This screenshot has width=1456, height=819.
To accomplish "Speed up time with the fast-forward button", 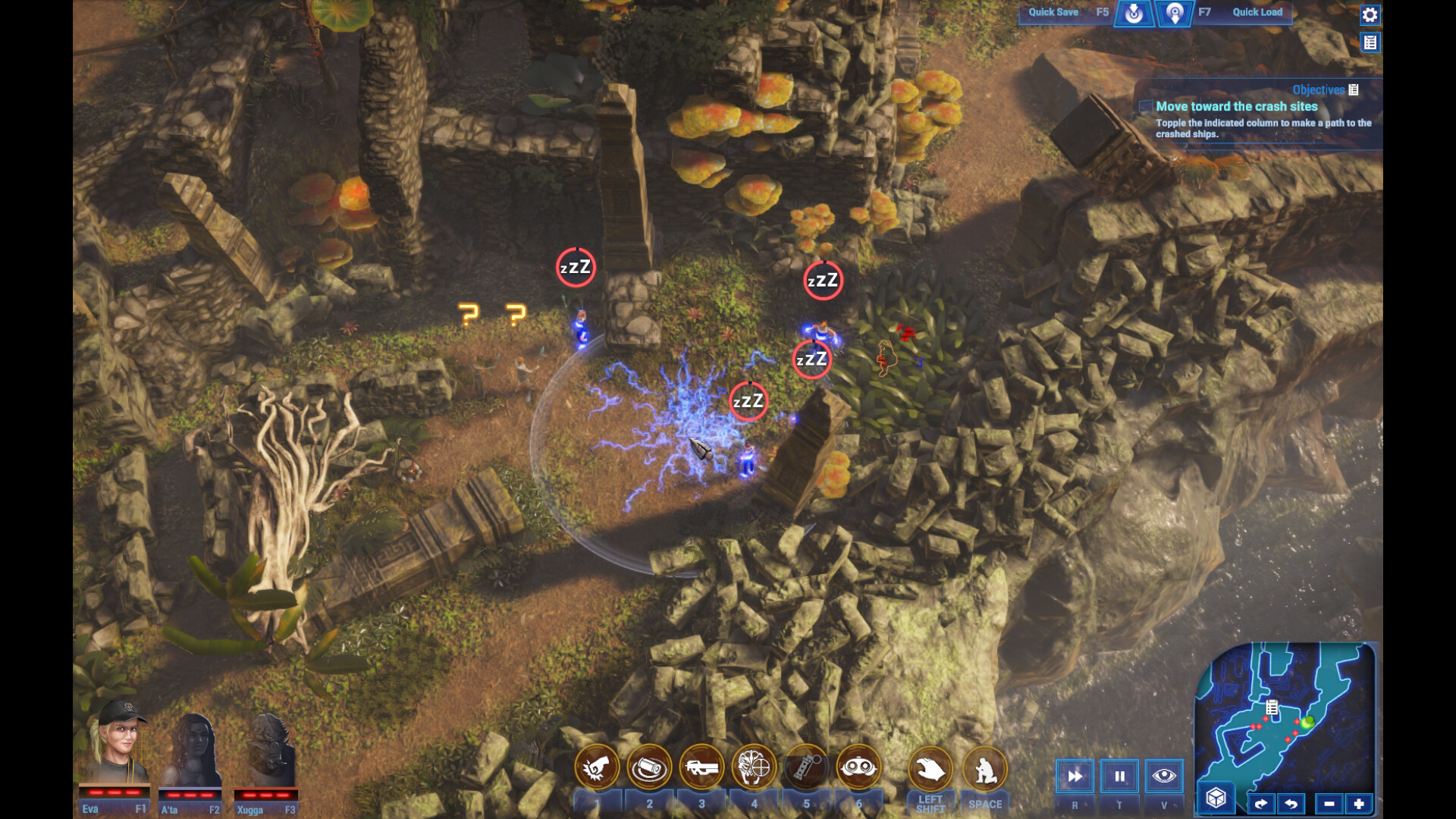I will (1075, 776).
